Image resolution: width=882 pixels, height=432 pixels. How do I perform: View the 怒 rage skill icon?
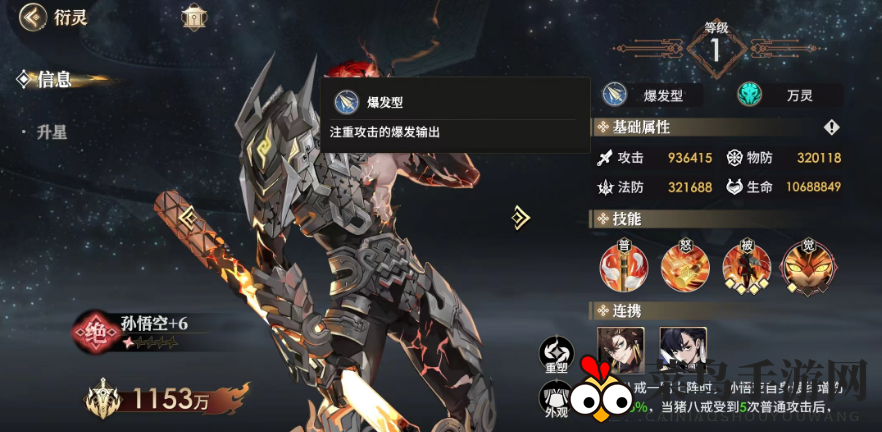(684, 264)
